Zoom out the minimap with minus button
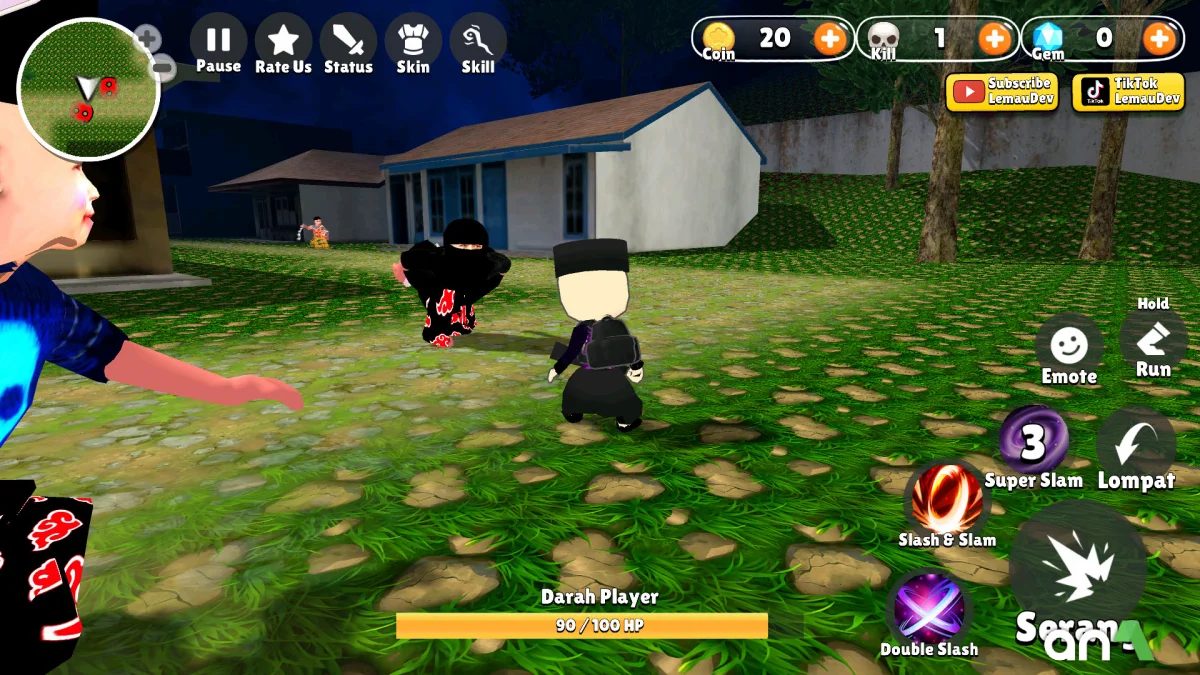Image resolution: width=1200 pixels, height=675 pixels. tap(164, 69)
